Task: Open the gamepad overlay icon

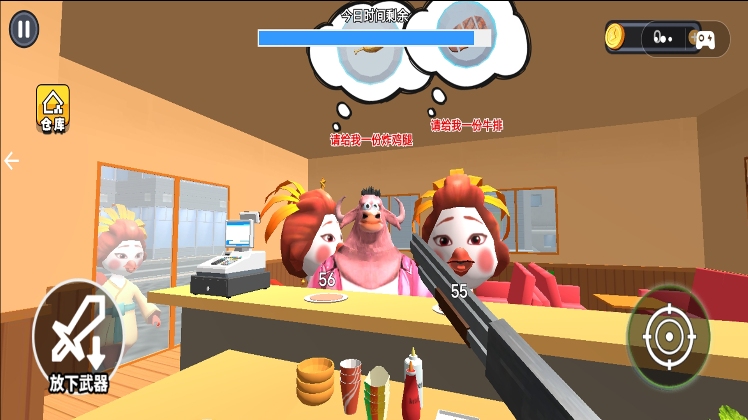Action: point(705,39)
